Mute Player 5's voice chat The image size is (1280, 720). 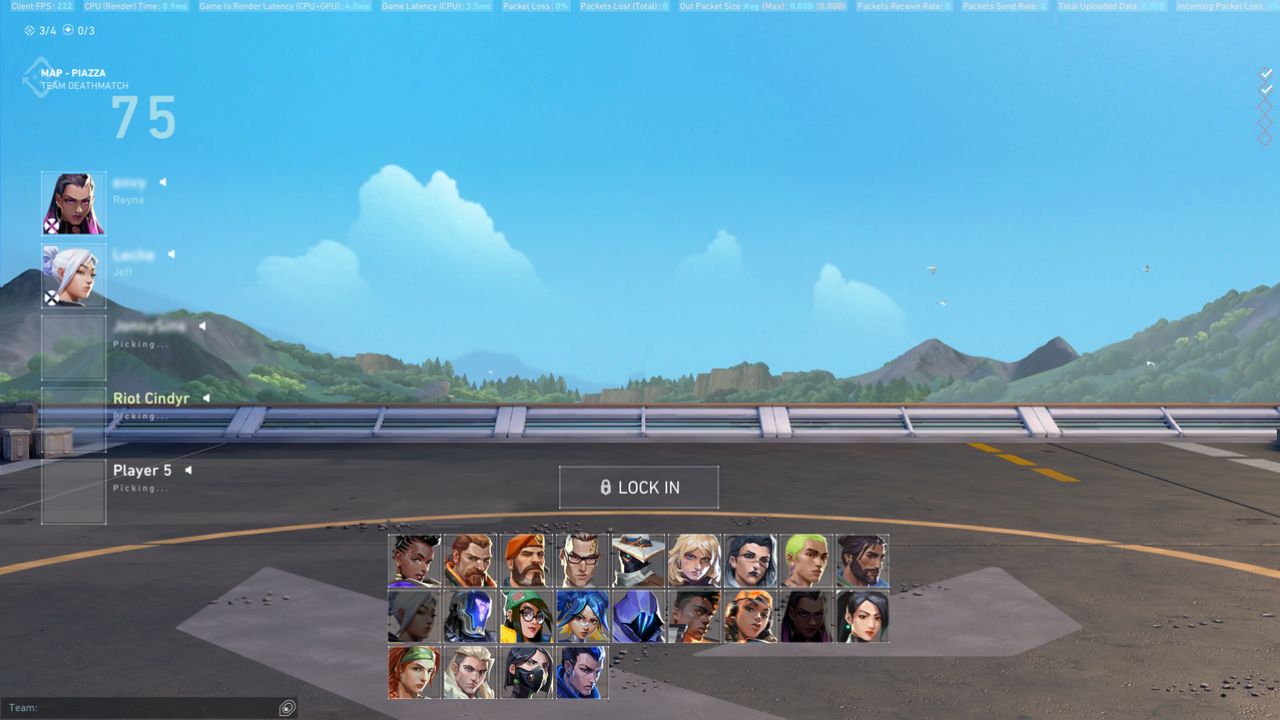tap(190, 469)
